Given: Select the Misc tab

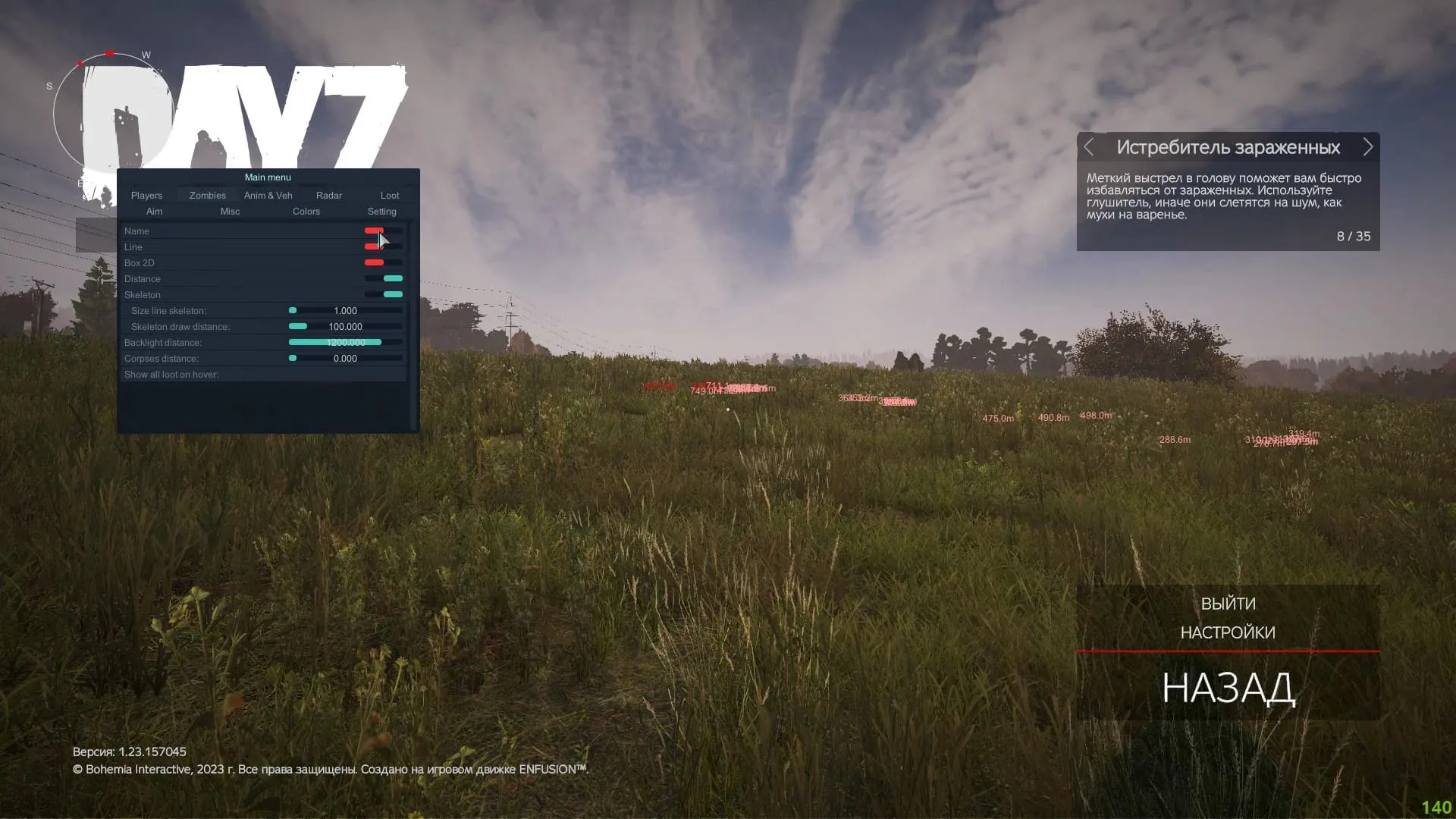Looking at the screenshot, I should click(x=230, y=212).
